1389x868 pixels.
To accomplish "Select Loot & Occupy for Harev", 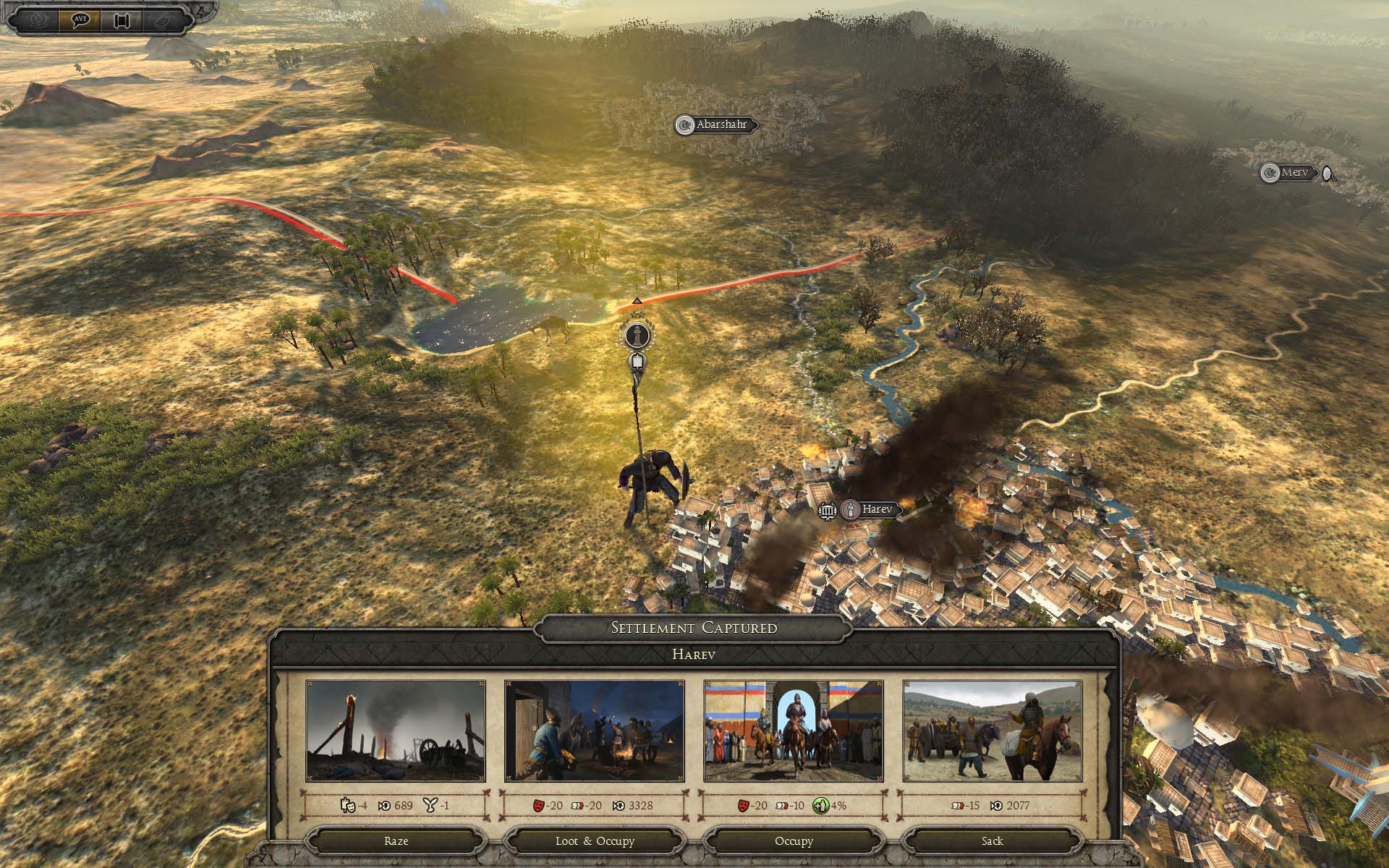I will pos(595,841).
